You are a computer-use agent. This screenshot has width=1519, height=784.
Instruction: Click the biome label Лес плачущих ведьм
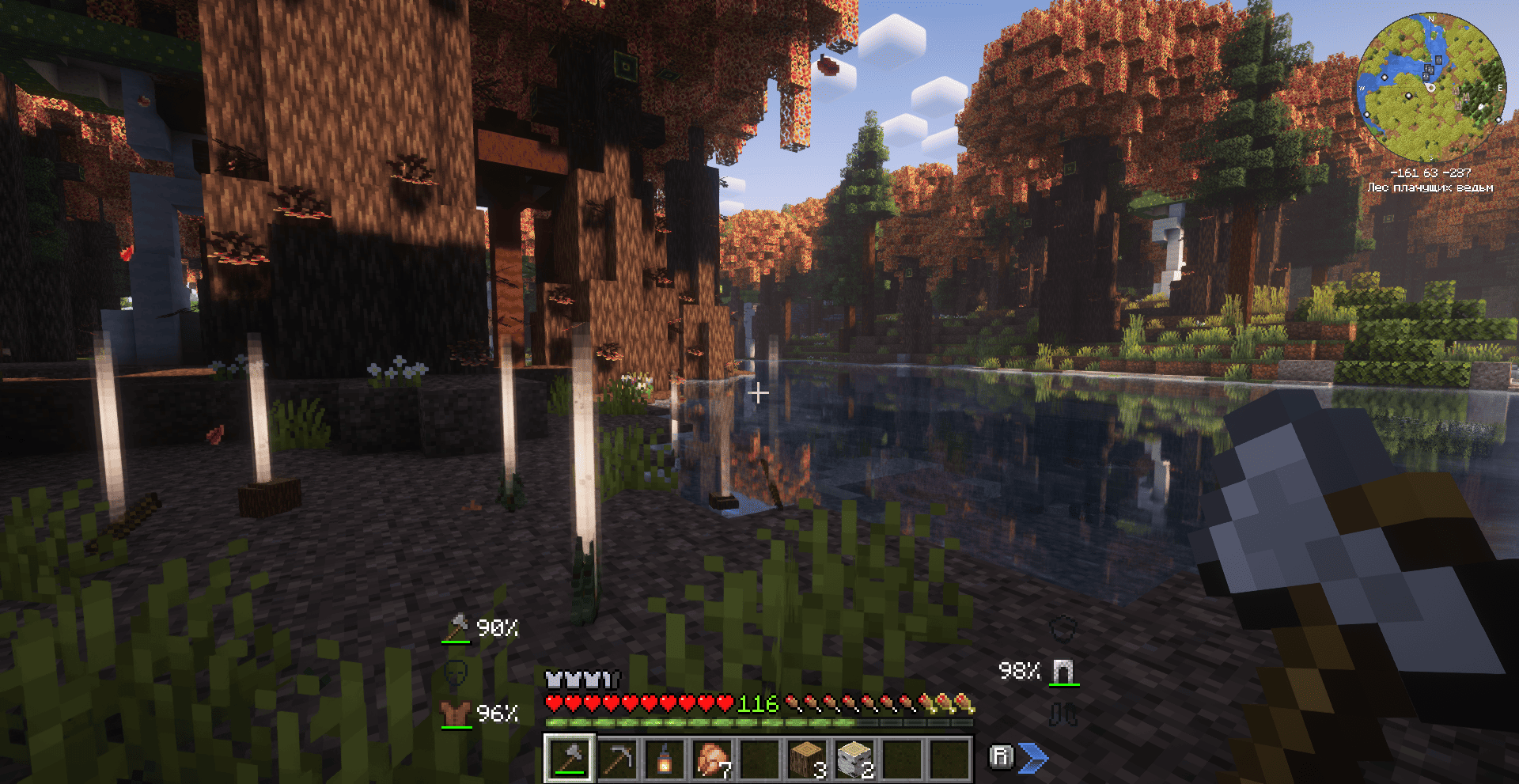pos(1432,187)
